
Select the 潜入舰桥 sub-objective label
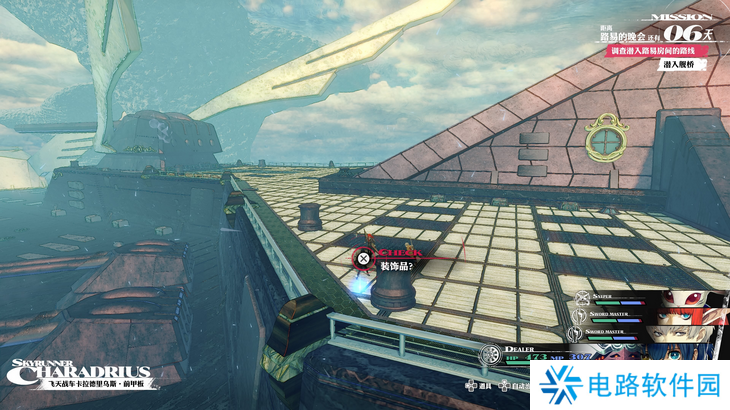678,64
